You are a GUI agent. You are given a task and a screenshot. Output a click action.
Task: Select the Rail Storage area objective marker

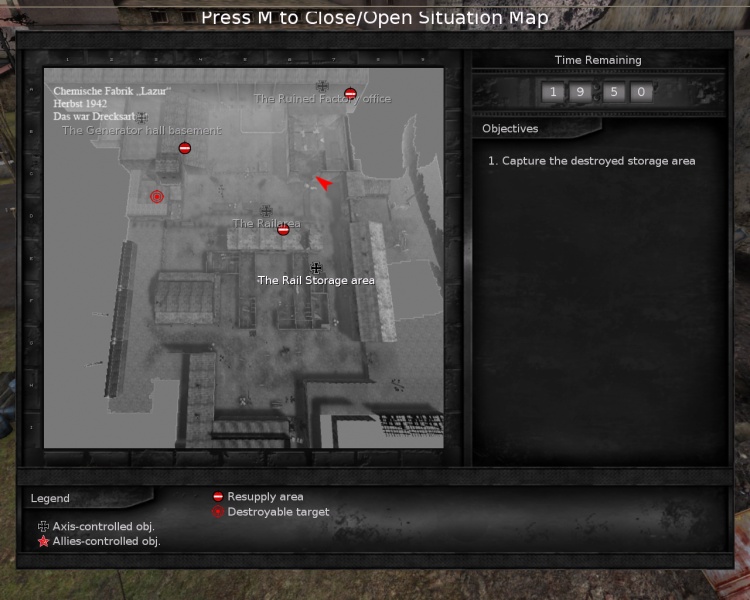tap(316, 268)
